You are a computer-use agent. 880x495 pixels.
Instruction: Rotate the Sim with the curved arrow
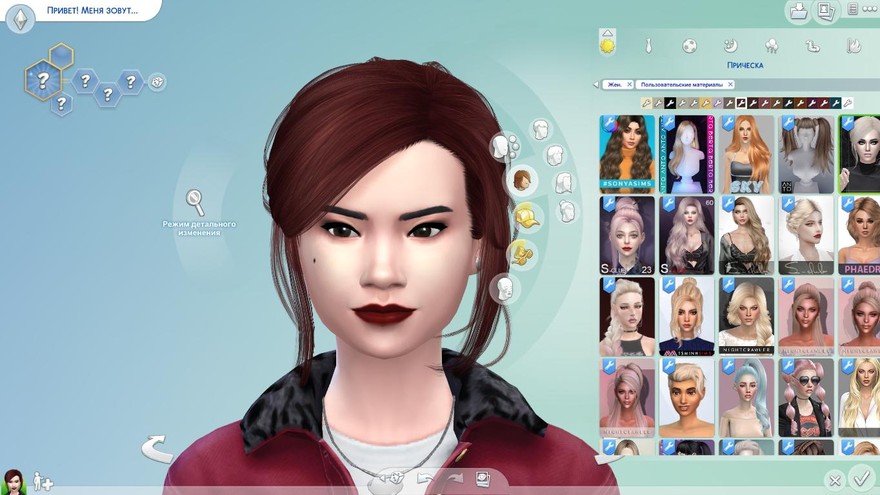pyautogui.click(x=156, y=448)
